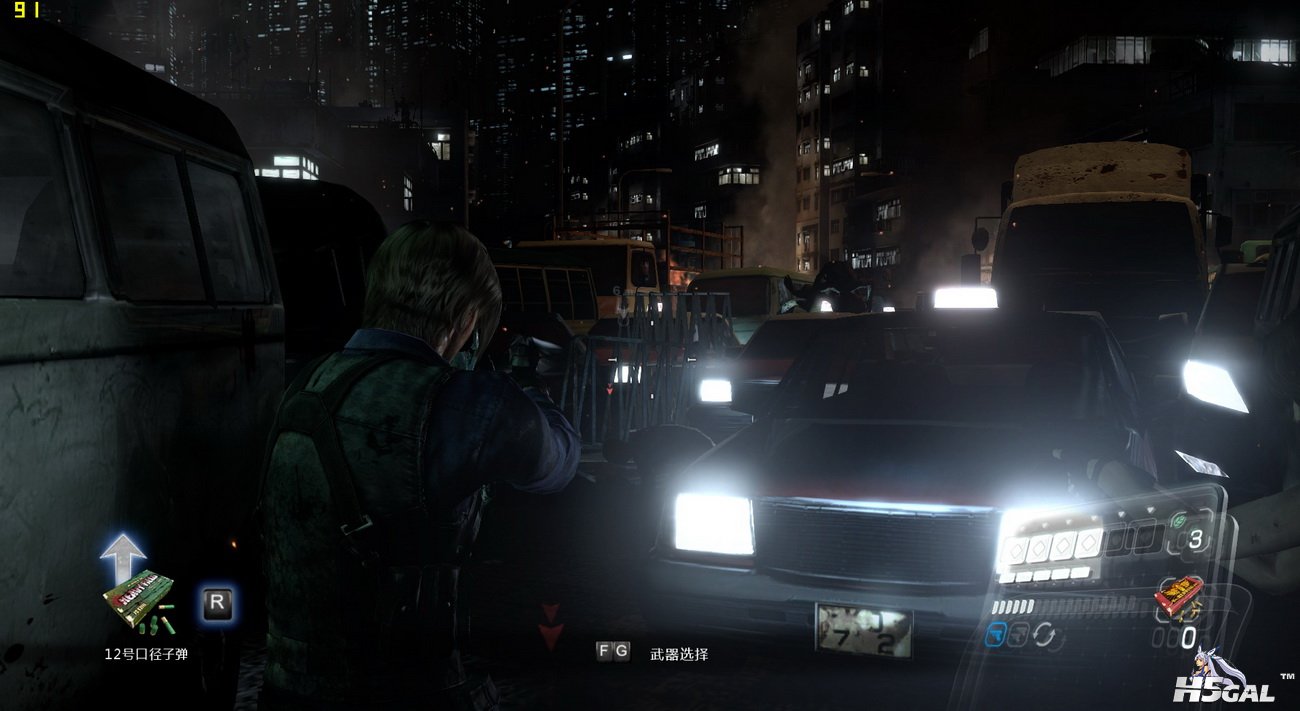Select the red ammo box icon
Screen dimensions: 1300x711
(x=1178, y=595)
